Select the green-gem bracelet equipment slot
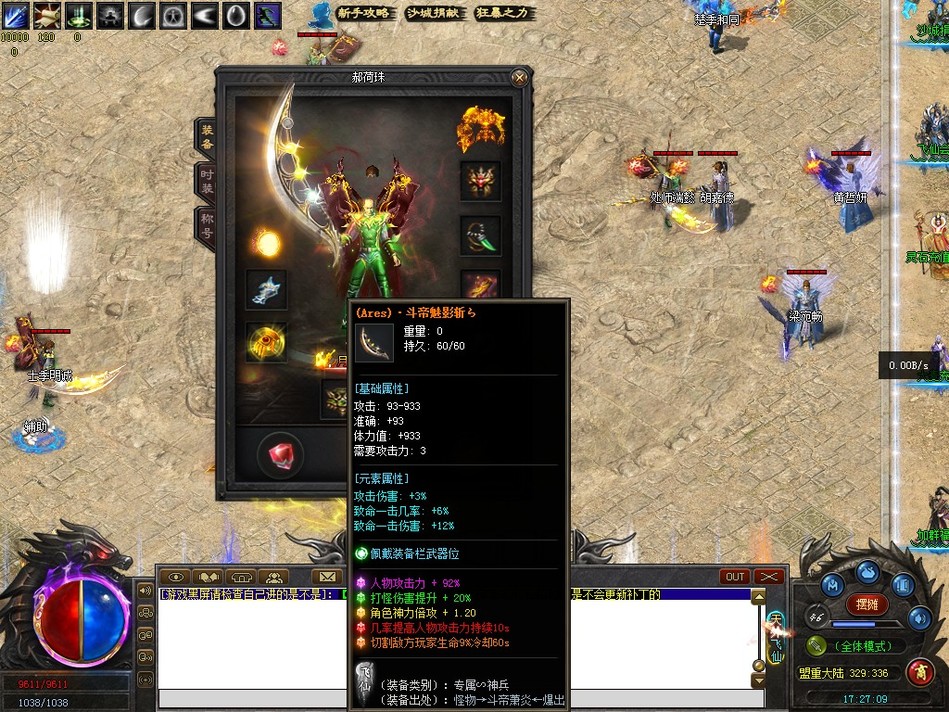The height and width of the screenshot is (712, 949). [x=480, y=236]
